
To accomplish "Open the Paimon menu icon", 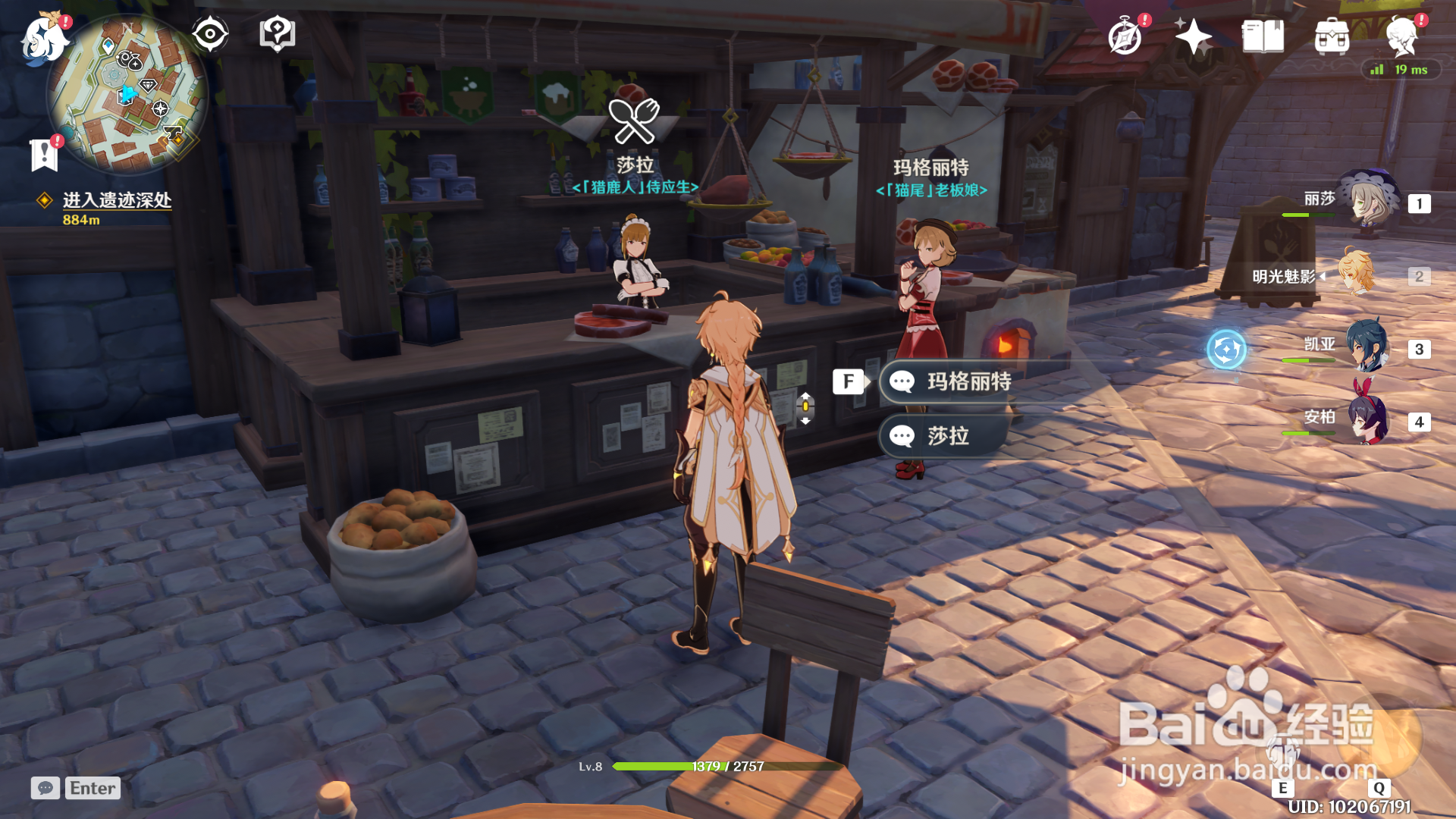I will (x=44, y=38).
